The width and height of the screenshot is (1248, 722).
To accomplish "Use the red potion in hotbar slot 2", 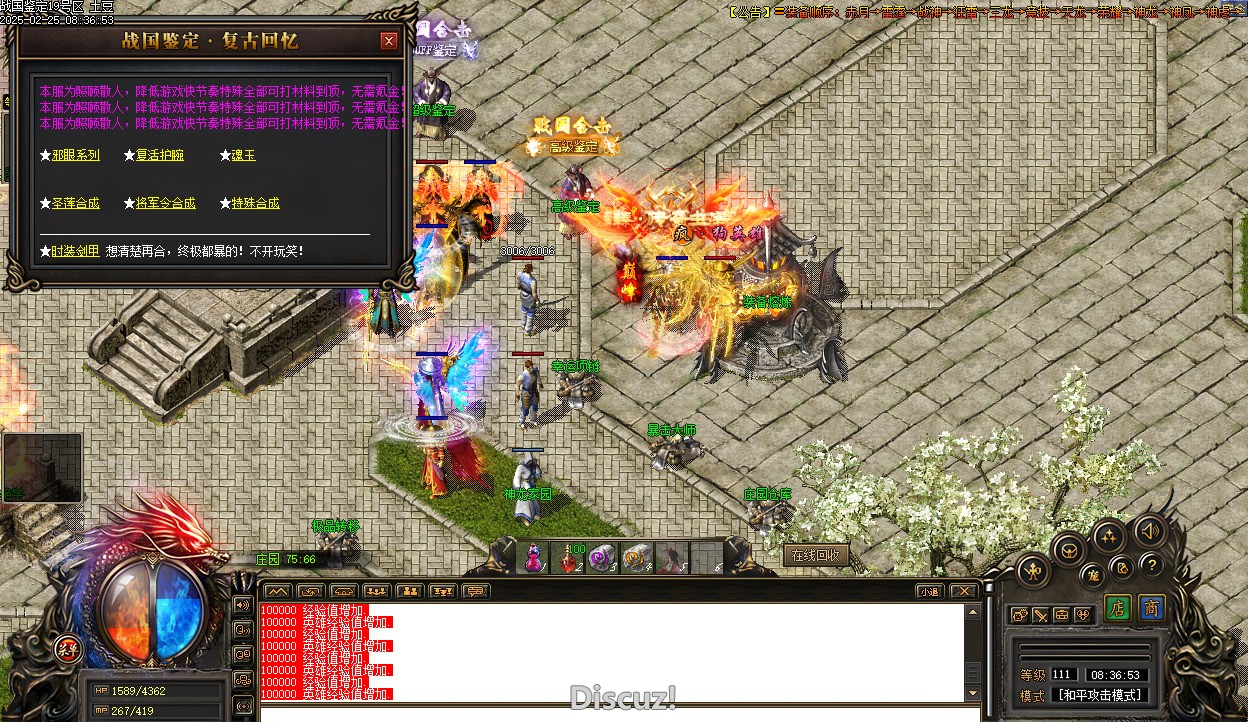I will [569, 558].
